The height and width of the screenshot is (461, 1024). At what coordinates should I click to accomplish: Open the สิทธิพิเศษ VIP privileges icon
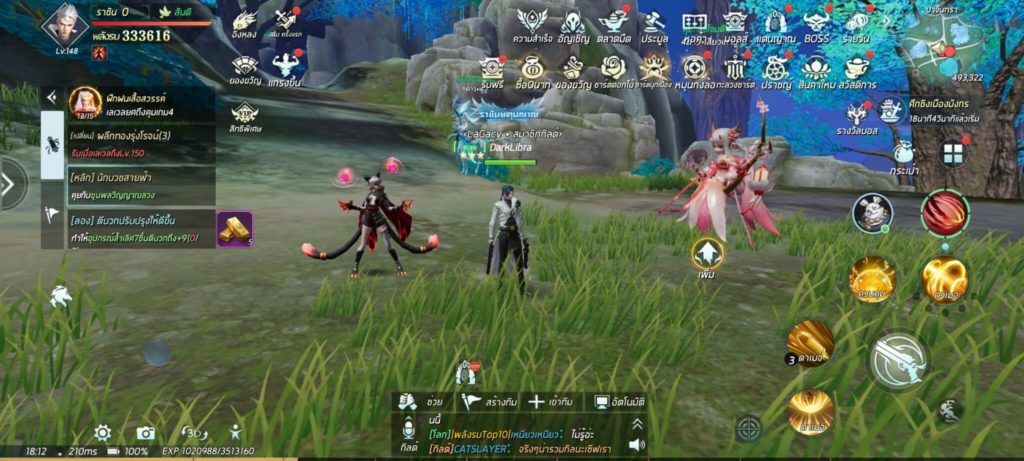(x=244, y=116)
